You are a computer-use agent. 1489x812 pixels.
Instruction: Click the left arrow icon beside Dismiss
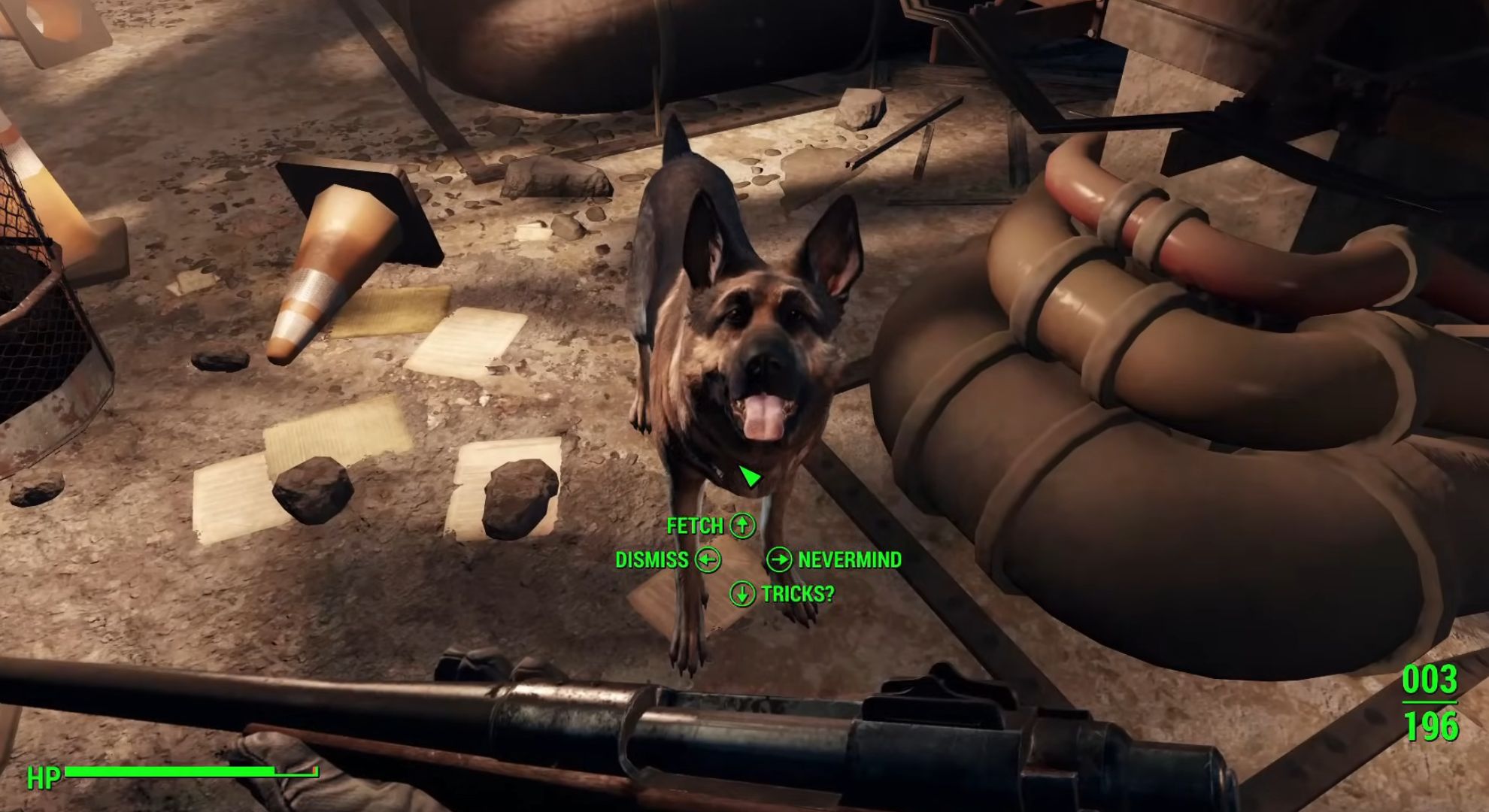(710, 559)
